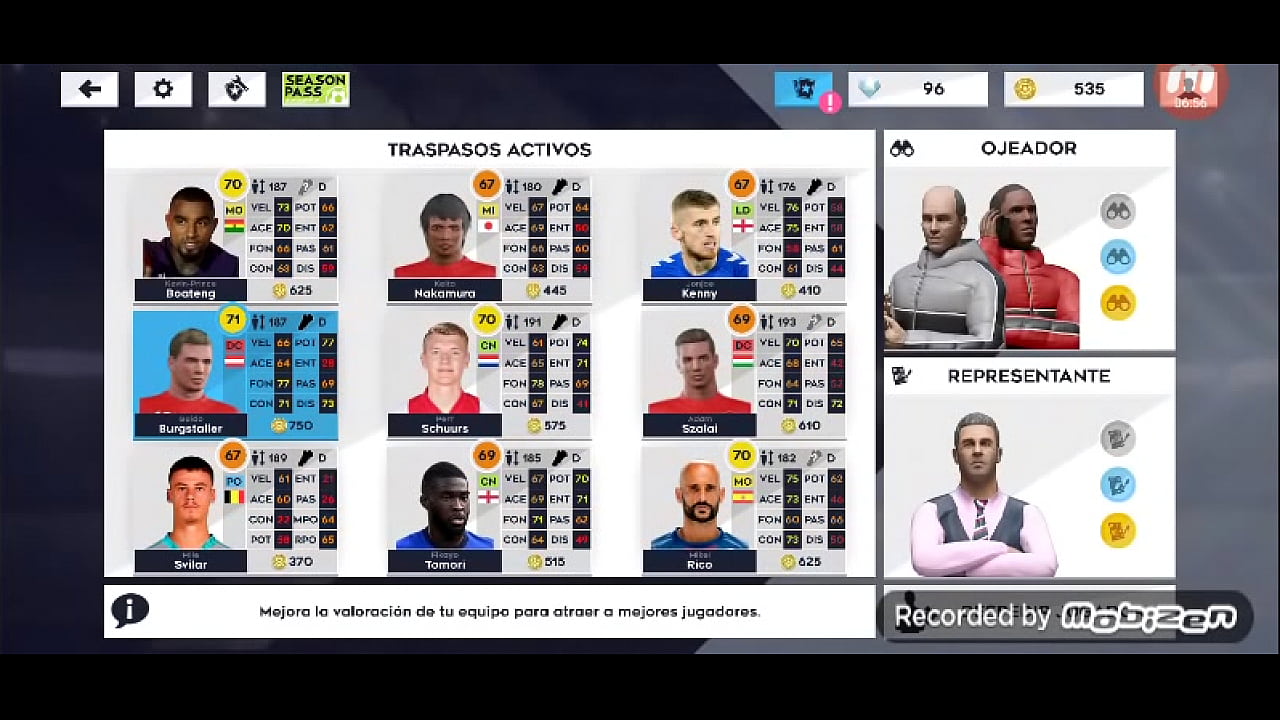The image size is (1280, 720).
Task: Choose the blue representative agent option
Action: pos(1119,484)
